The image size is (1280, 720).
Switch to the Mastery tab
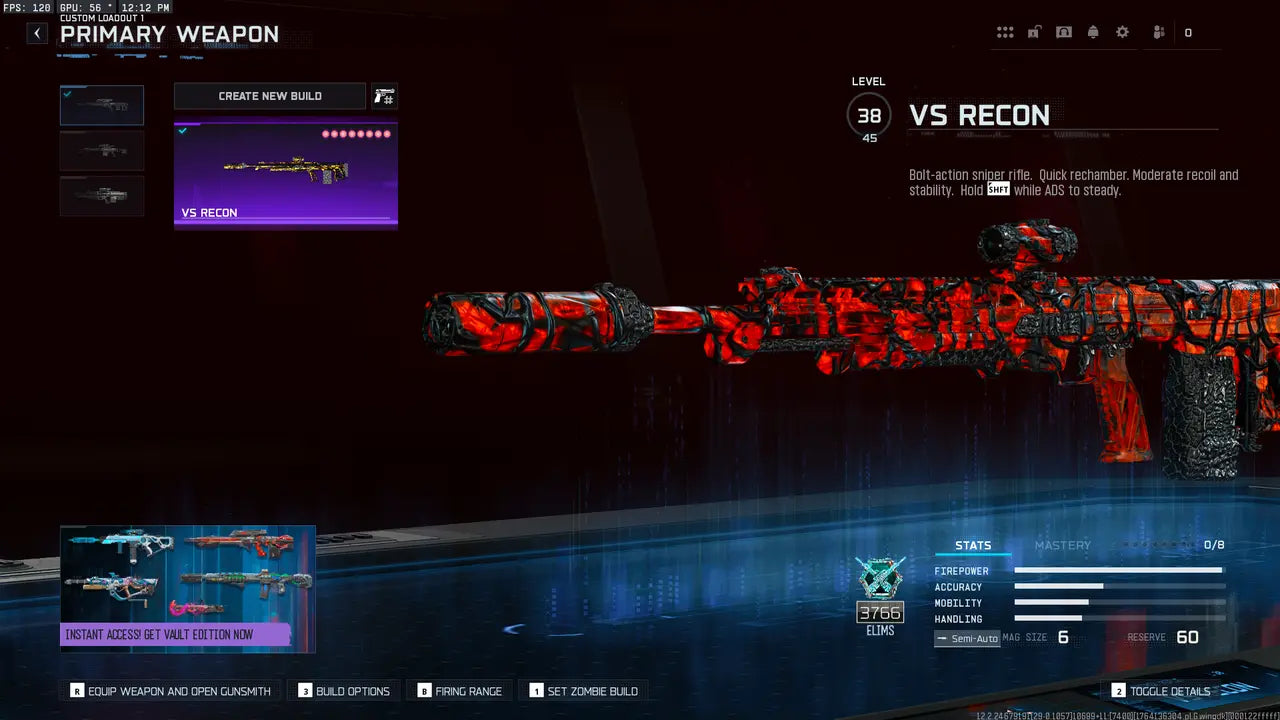point(1062,545)
